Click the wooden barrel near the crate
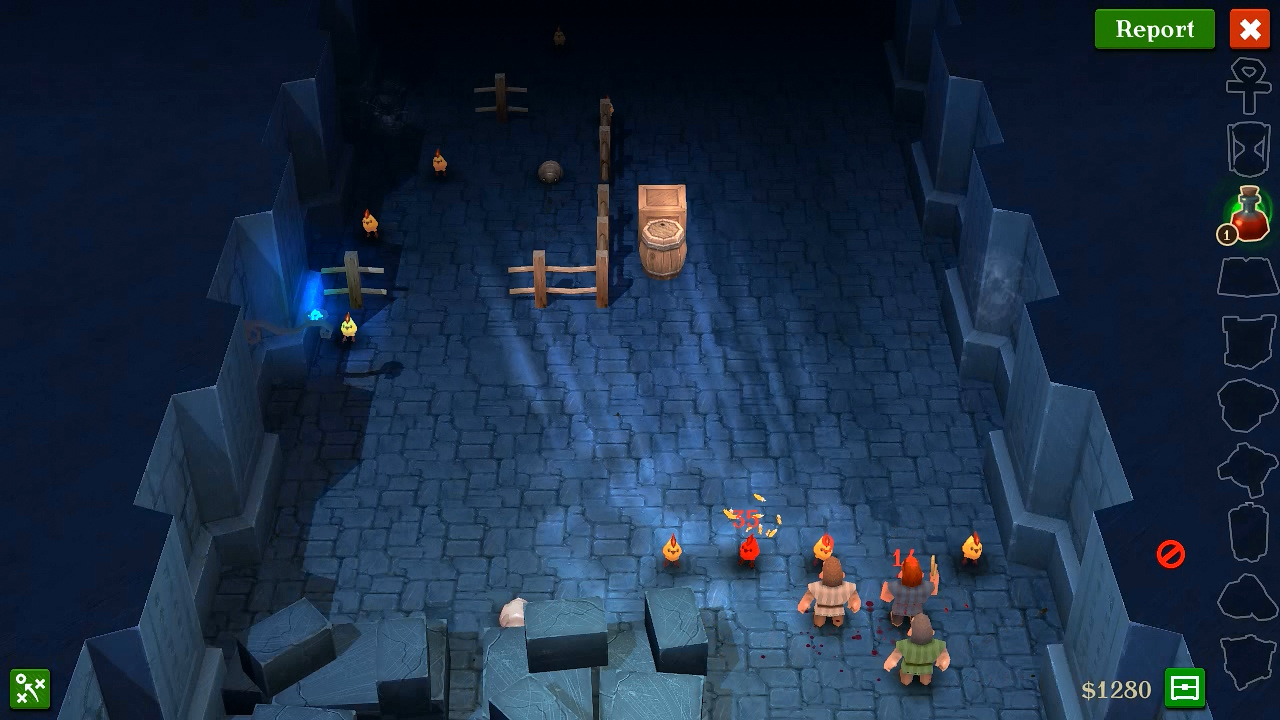1280x720 pixels. pos(663,245)
